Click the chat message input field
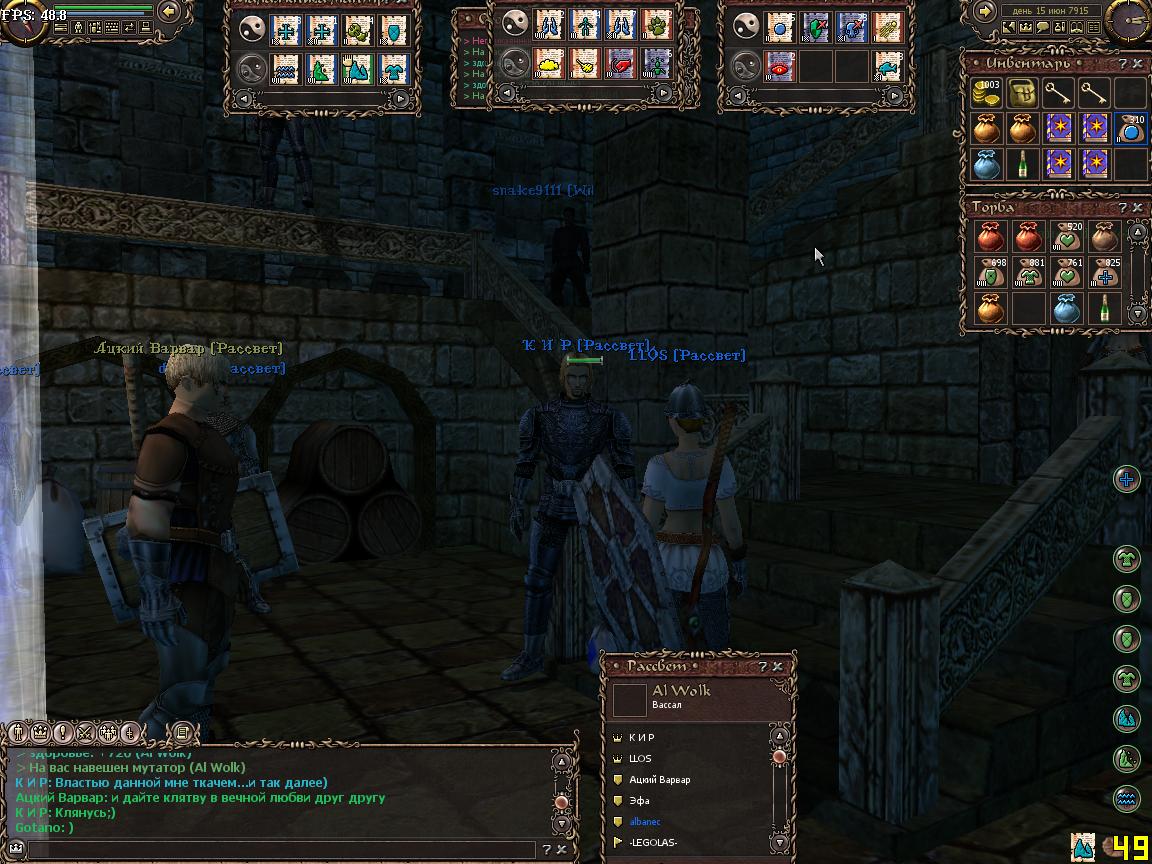 [x=280, y=850]
